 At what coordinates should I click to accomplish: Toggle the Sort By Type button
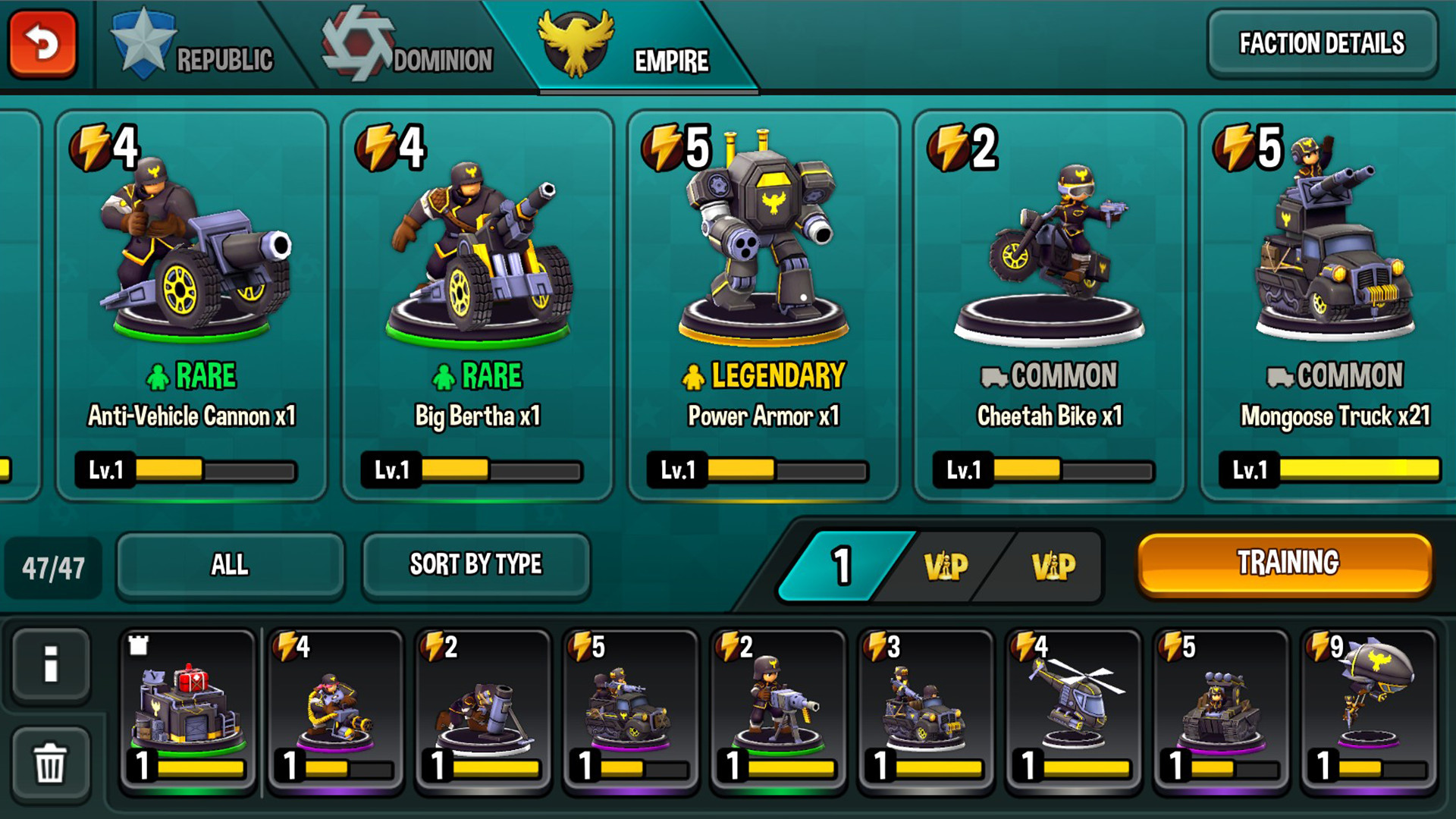click(x=475, y=565)
